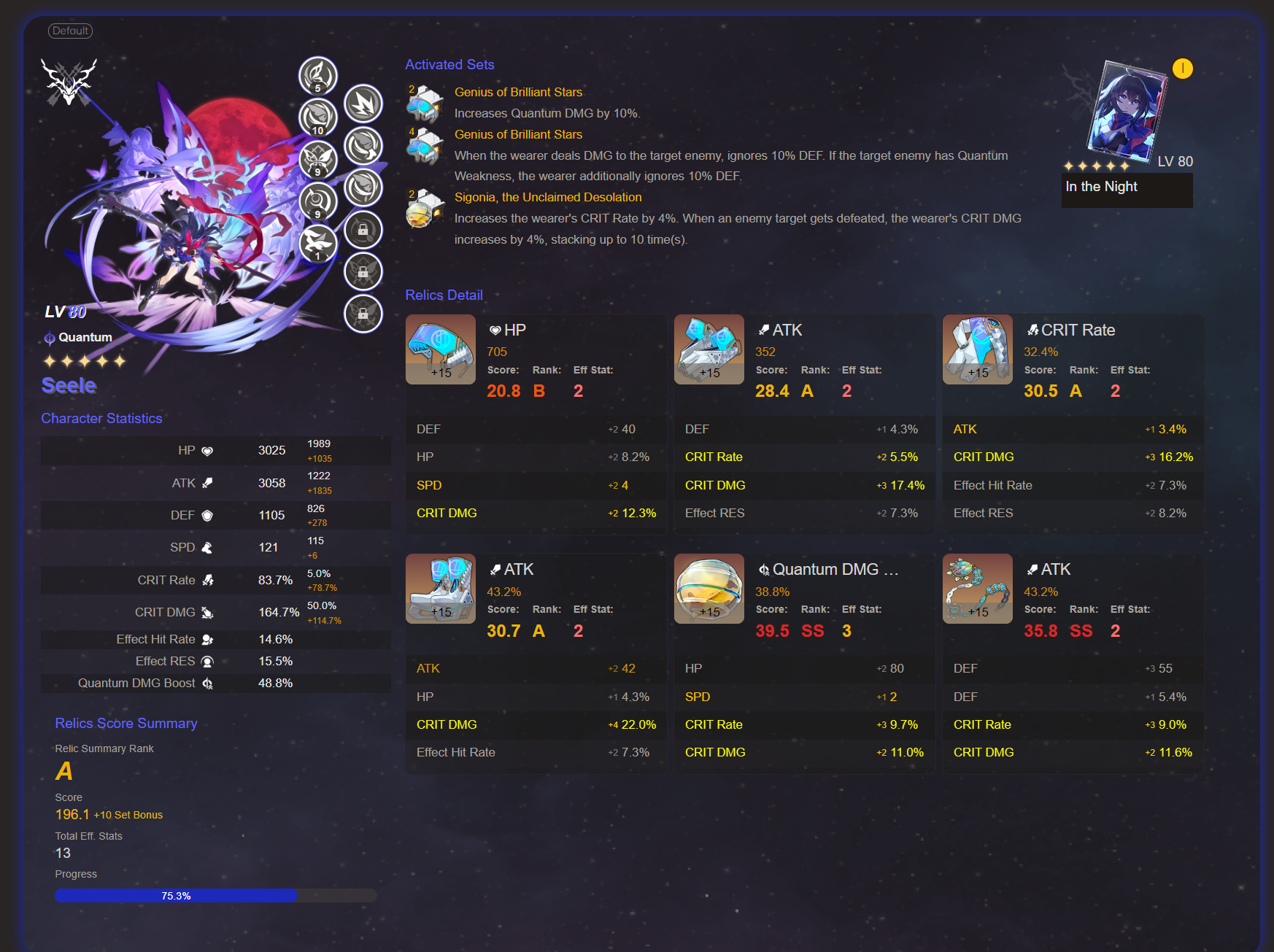Image resolution: width=1274 pixels, height=952 pixels.
Task: Click the In the Night light cone name
Action: pos(1100,187)
